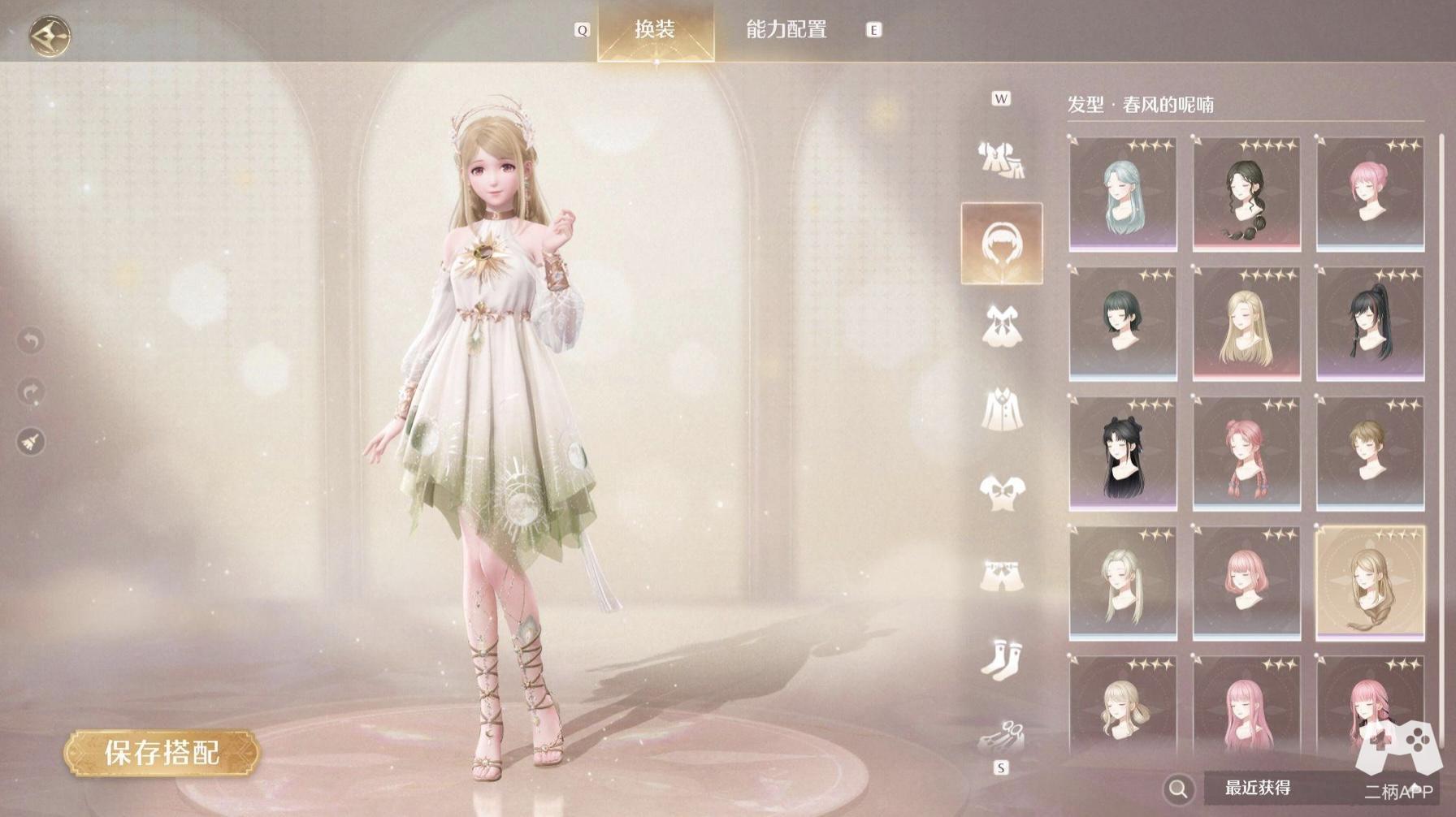The height and width of the screenshot is (817, 1456).
Task: Open the full outfit set category
Action: [x=1001, y=159]
